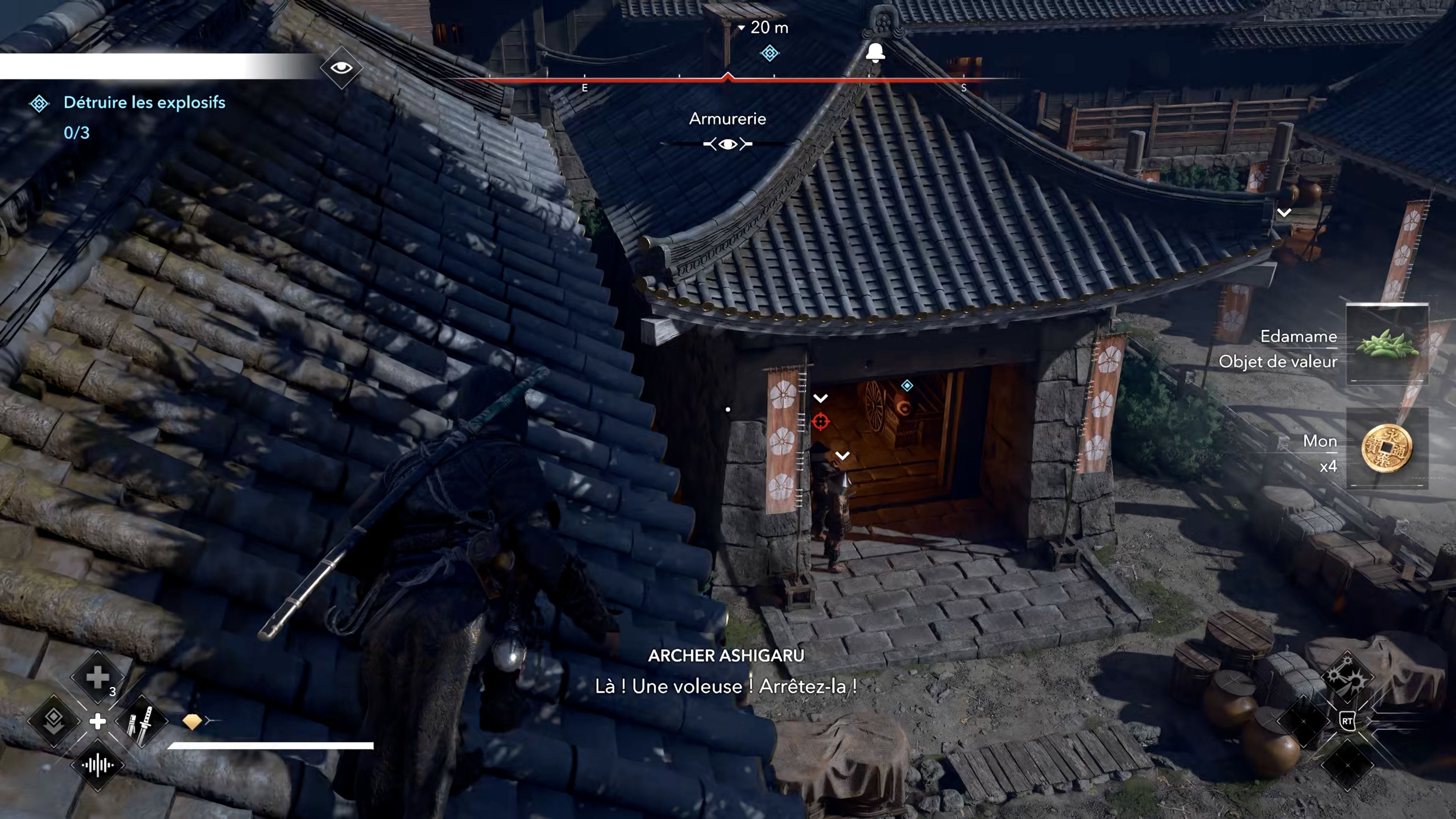The width and height of the screenshot is (1456, 819).
Task: Toggle the red enemy targeting reticle
Action: pos(821,421)
